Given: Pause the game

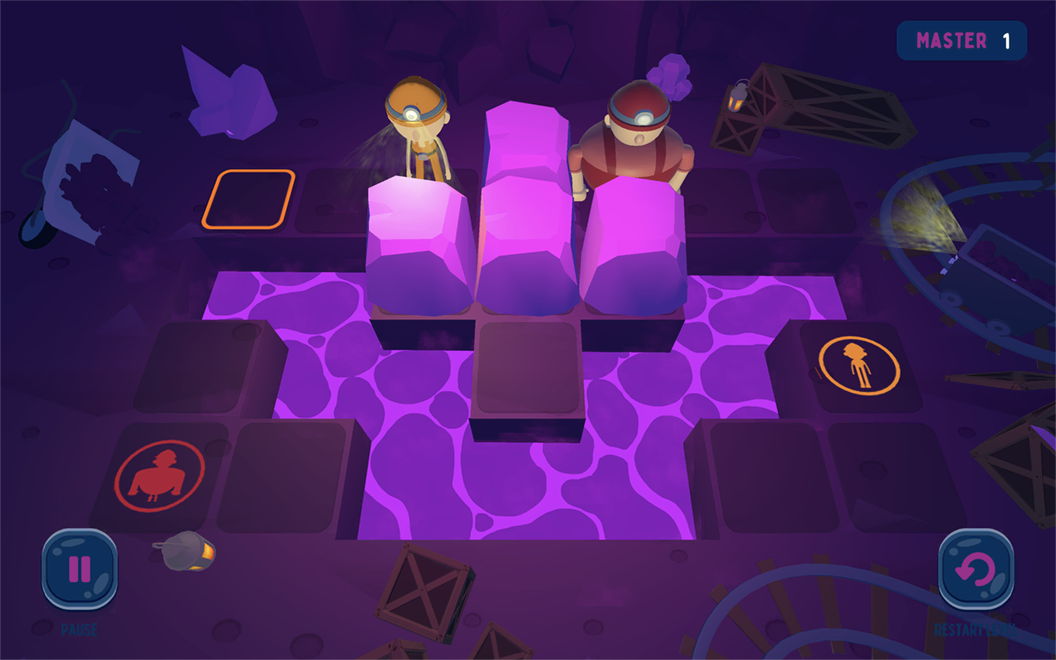Looking at the screenshot, I should coord(79,570).
